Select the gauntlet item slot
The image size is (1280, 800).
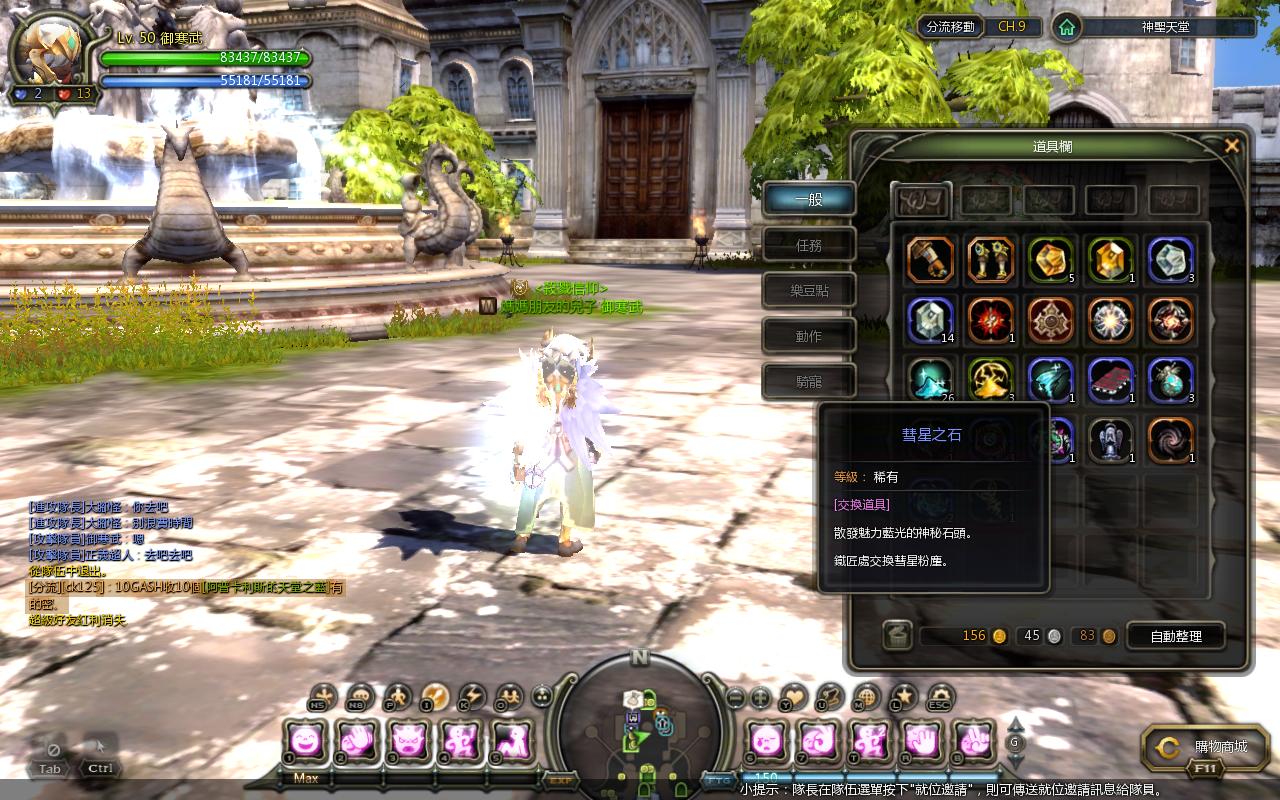pyautogui.click(x=930, y=260)
